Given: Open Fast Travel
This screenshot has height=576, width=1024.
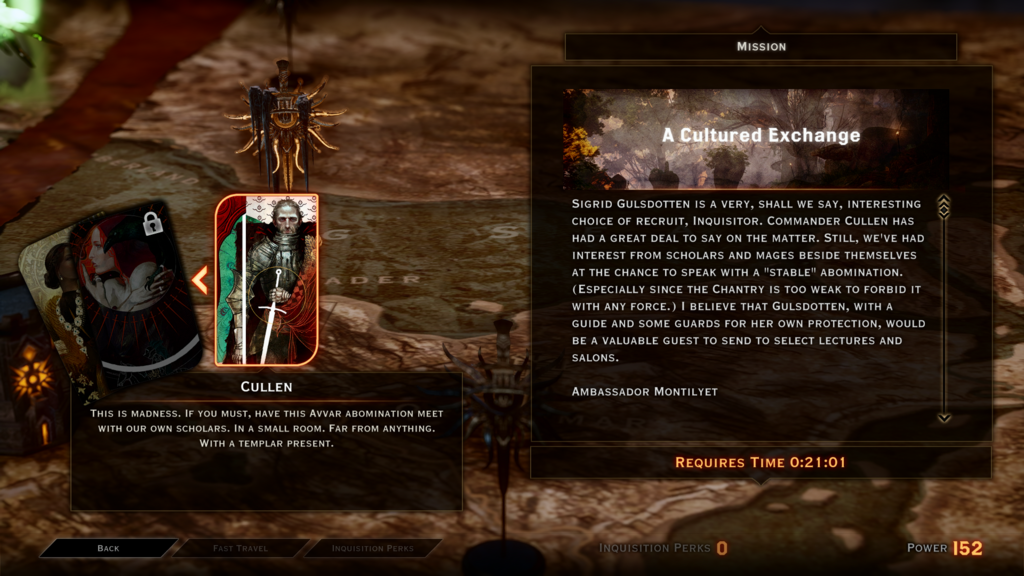Looking at the screenshot, I should coord(240,548).
